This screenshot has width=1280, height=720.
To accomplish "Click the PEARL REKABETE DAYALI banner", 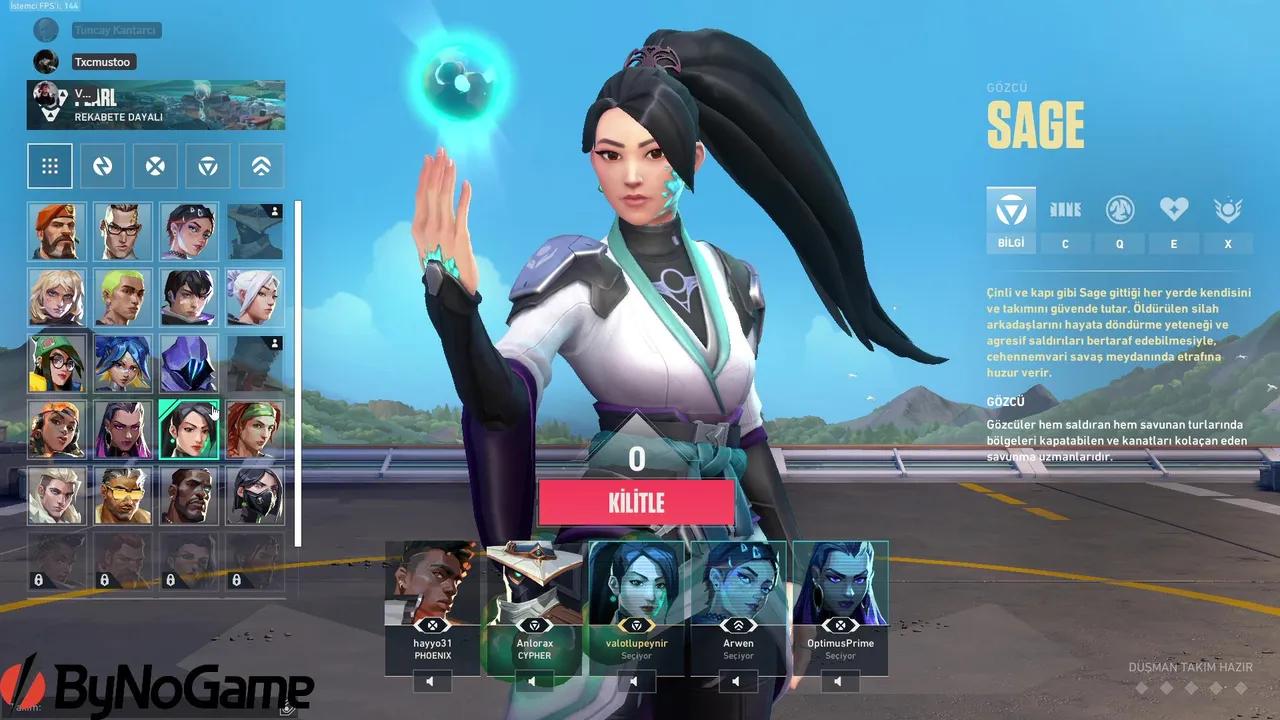I will [x=155, y=105].
